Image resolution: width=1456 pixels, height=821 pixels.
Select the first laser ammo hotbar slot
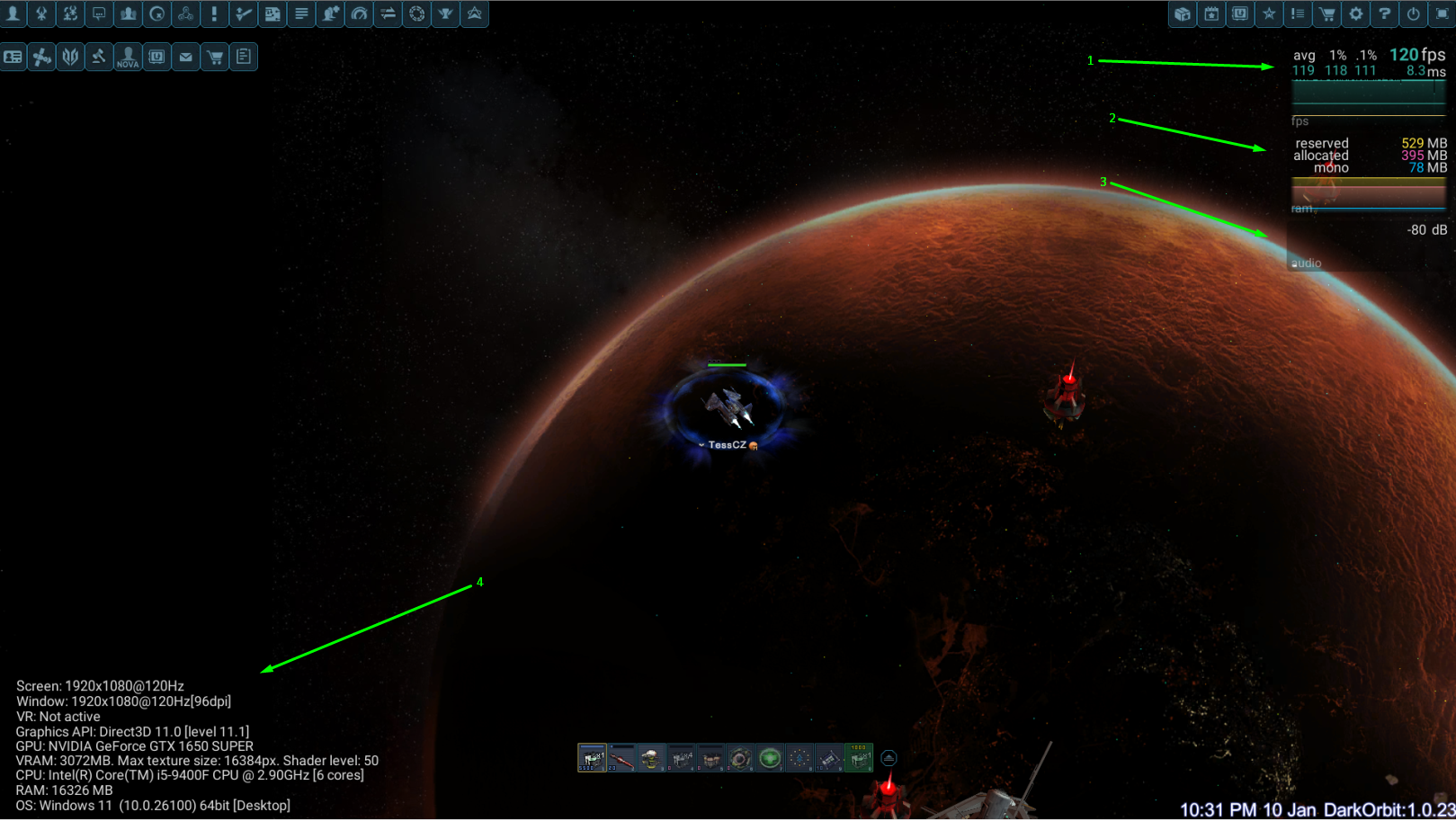click(592, 758)
